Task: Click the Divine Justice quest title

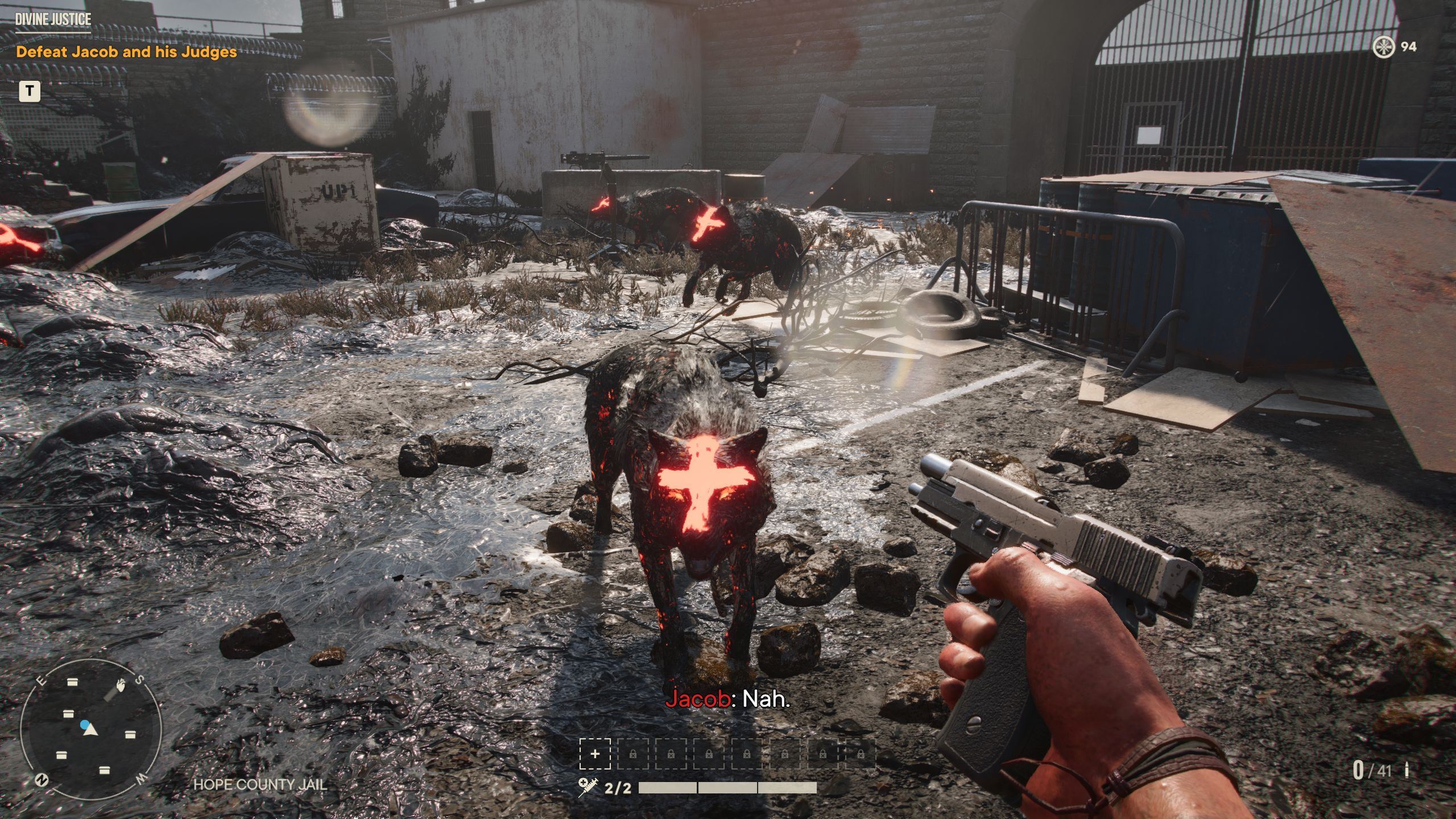Action: pos(53,19)
